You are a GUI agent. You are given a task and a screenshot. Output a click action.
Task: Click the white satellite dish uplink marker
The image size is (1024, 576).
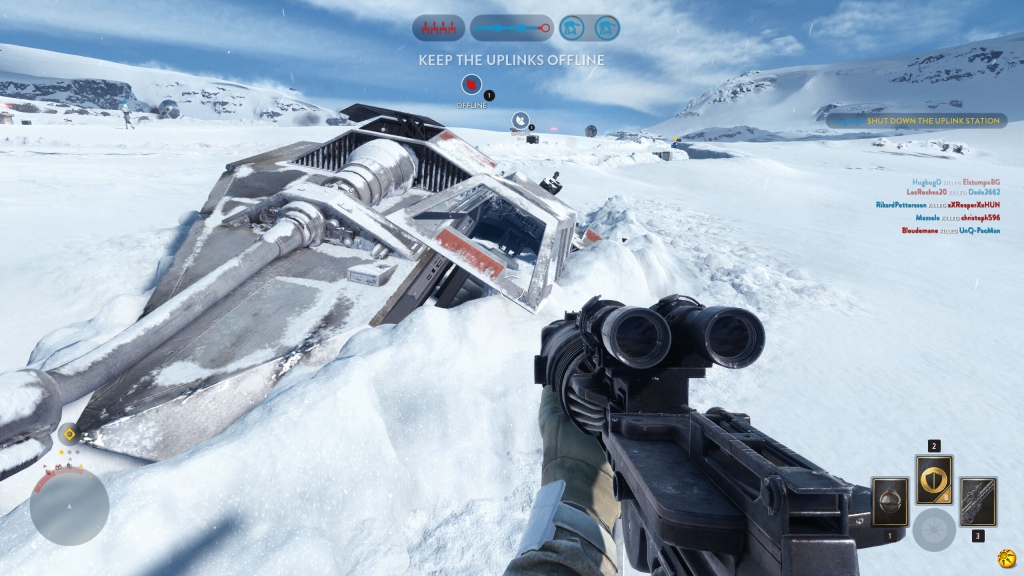click(x=520, y=122)
